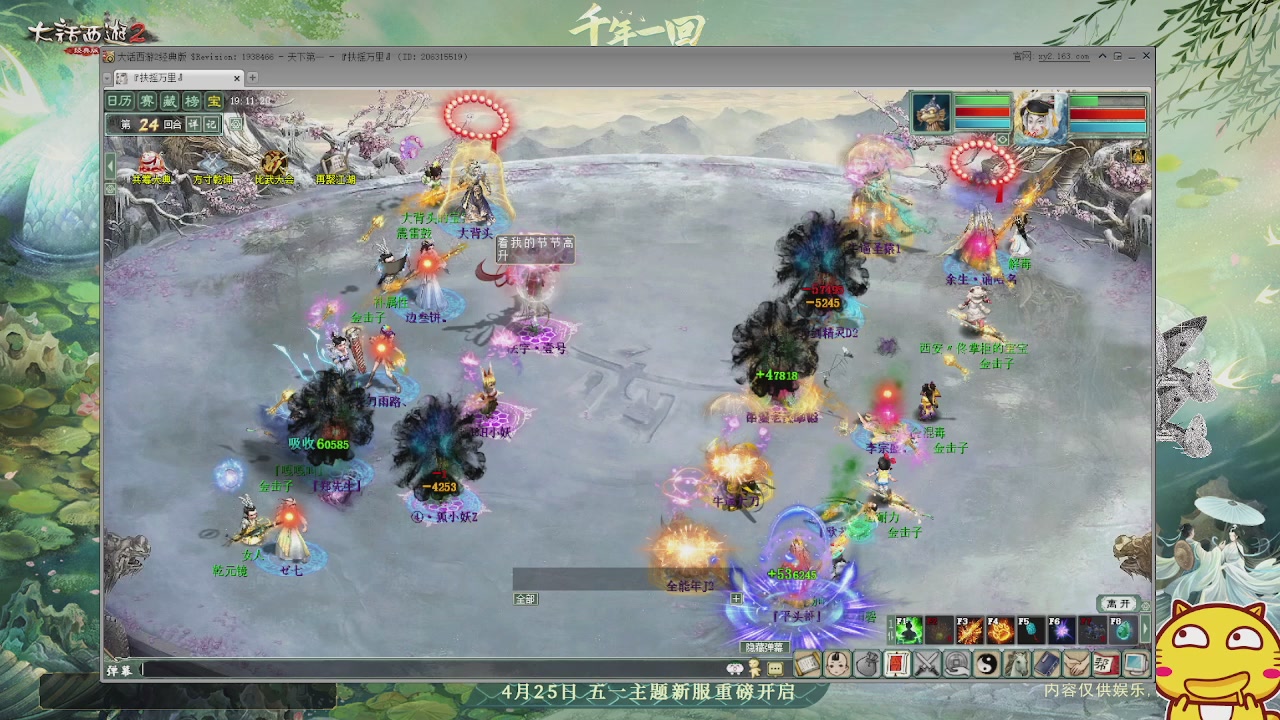Viewport: 1280px width, 720px height.
Task: Toggle the 隐藏弹幕 bullet-comment visibility
Action: (767, 648)
